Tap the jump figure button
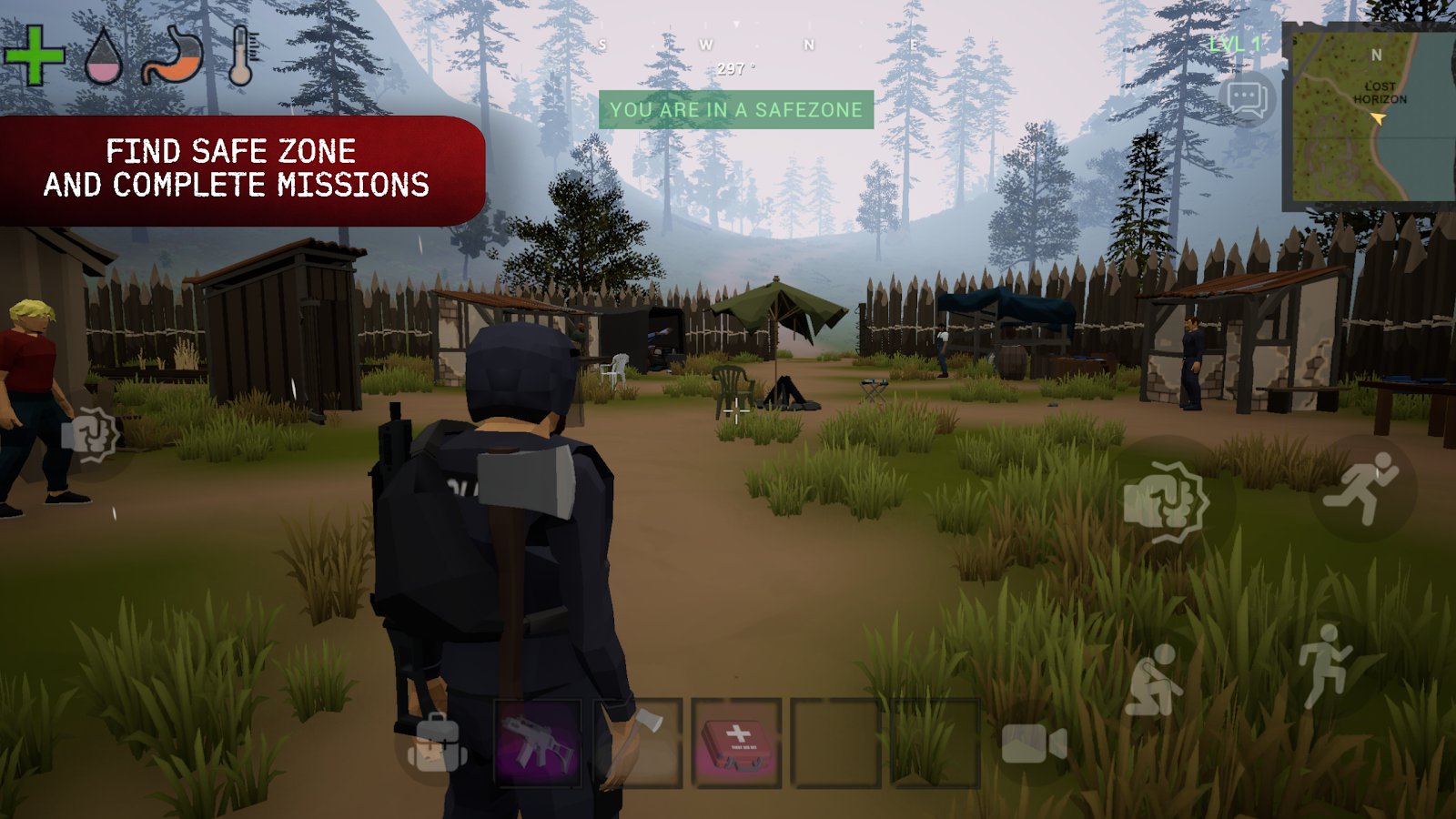Screen dimensions: 1456x819 click(x=1325, y=666)
